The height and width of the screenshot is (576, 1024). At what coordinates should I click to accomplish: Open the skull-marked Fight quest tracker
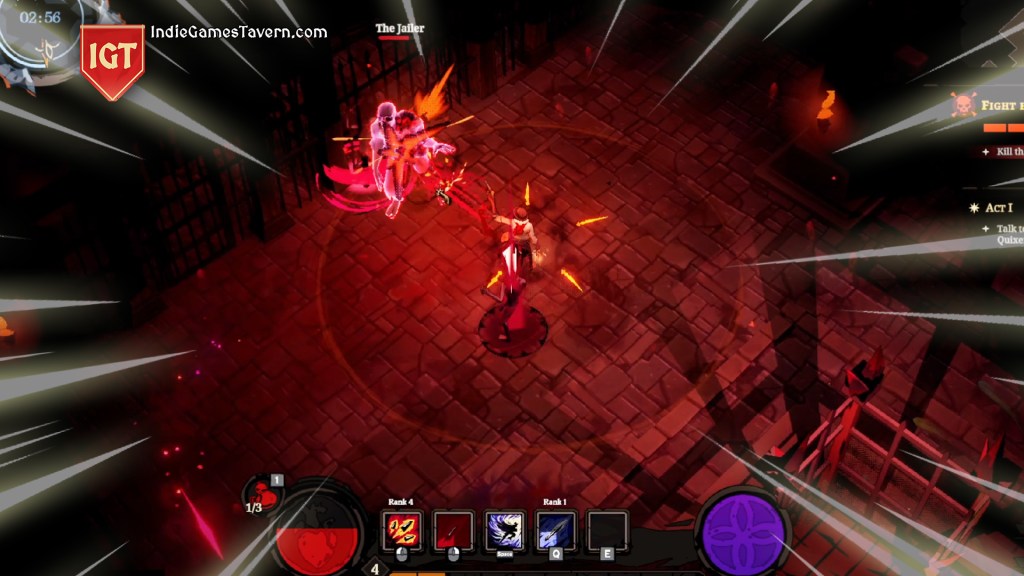[990, 106]
